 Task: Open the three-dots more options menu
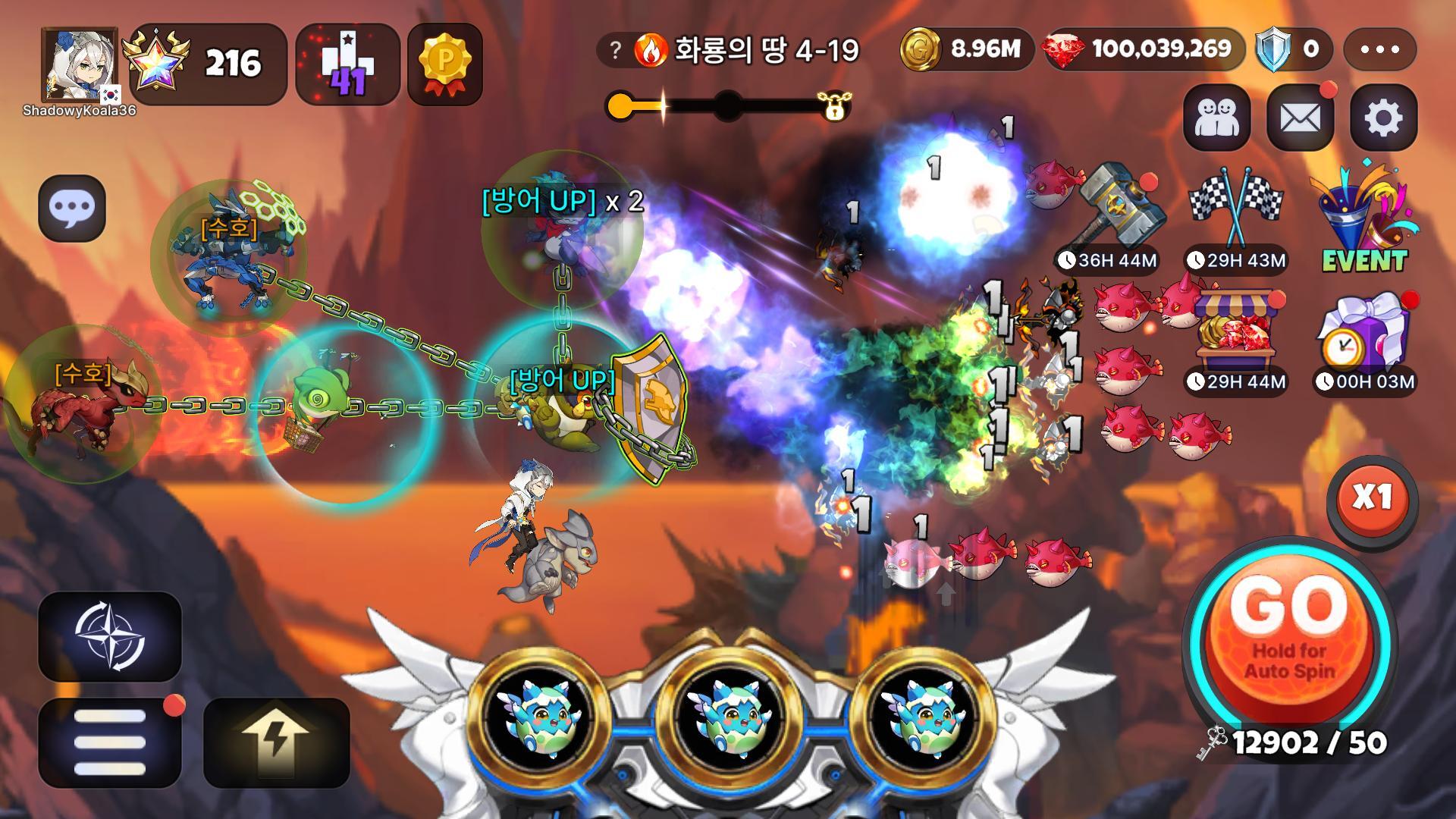click(1379, 49)
